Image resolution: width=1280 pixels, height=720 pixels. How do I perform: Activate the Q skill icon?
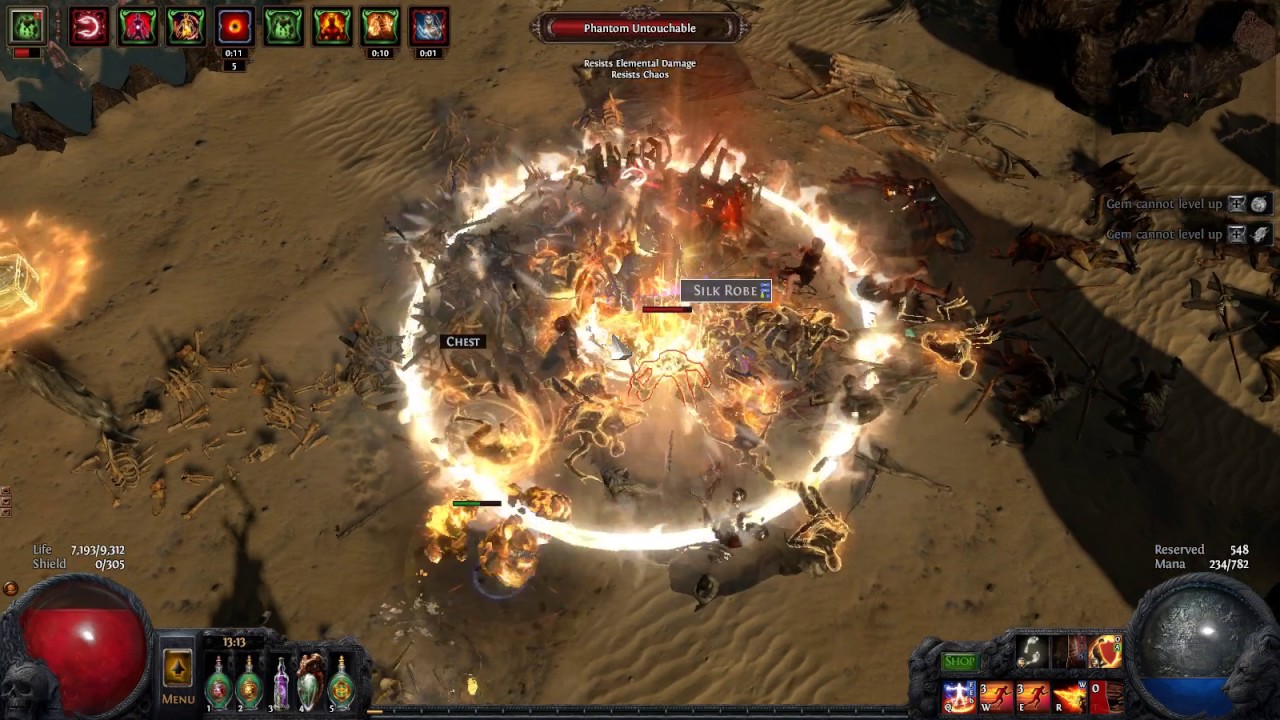click(959, 696)
